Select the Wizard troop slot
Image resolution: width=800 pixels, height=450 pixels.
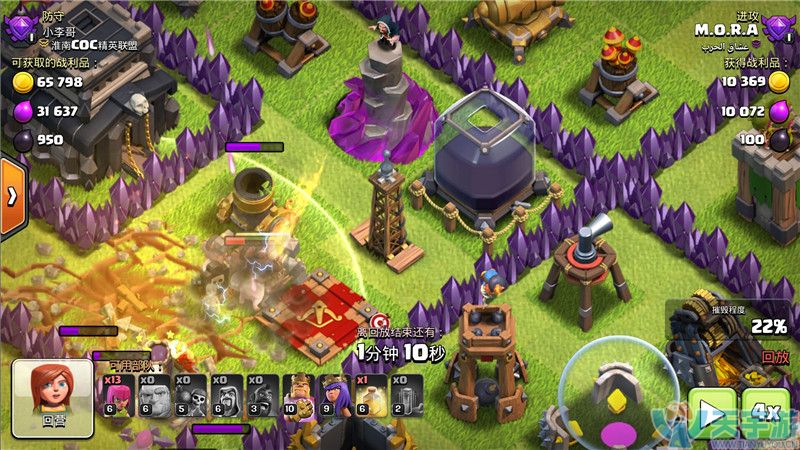pyautogui.click(x=225, y=395)
